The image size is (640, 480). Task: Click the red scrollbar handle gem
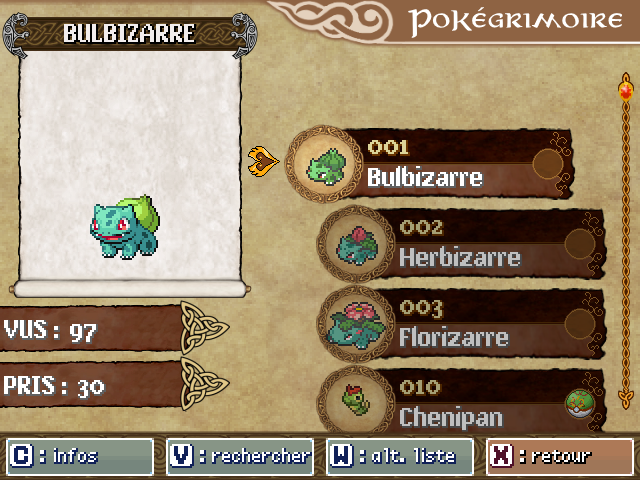coord(626,93)
